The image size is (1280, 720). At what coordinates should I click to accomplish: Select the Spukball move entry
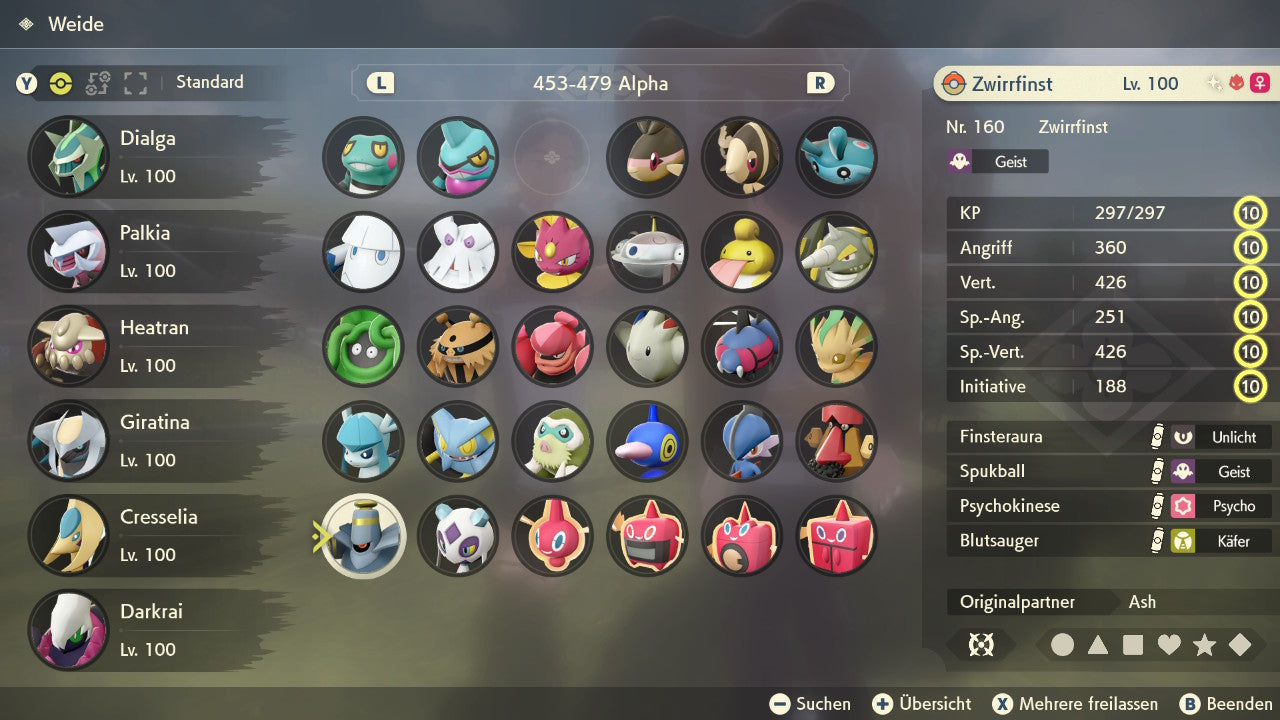tap(1108, 471)
